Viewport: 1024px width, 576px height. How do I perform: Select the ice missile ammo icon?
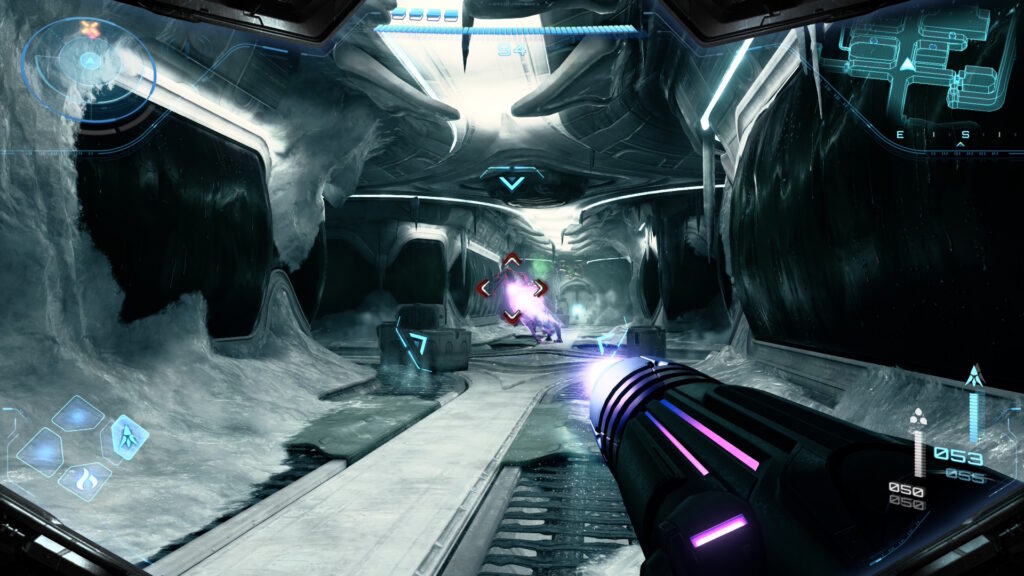[x=973, y=378]
